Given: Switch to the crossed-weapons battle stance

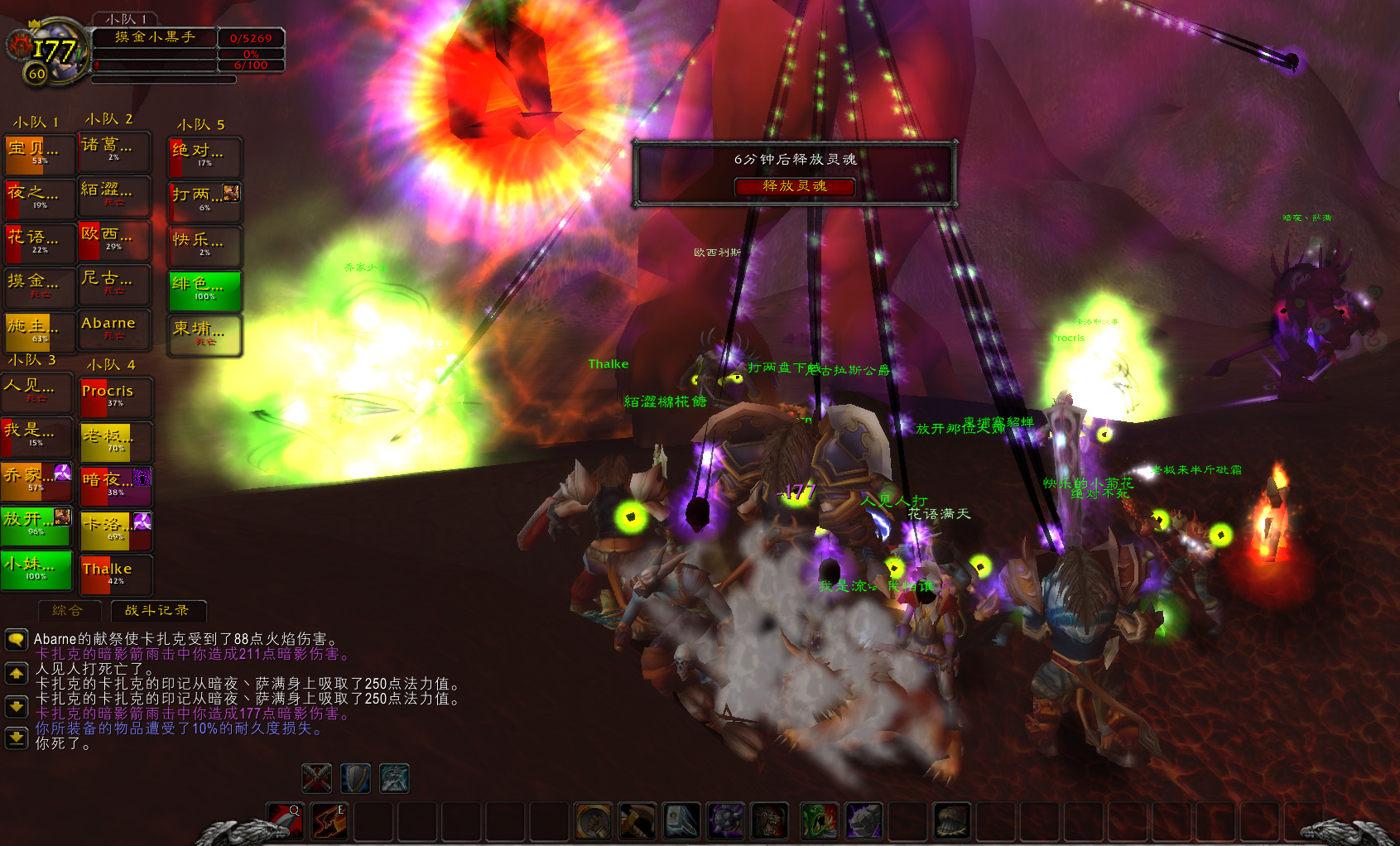Looking at the screenshot, I should point(316,778).
